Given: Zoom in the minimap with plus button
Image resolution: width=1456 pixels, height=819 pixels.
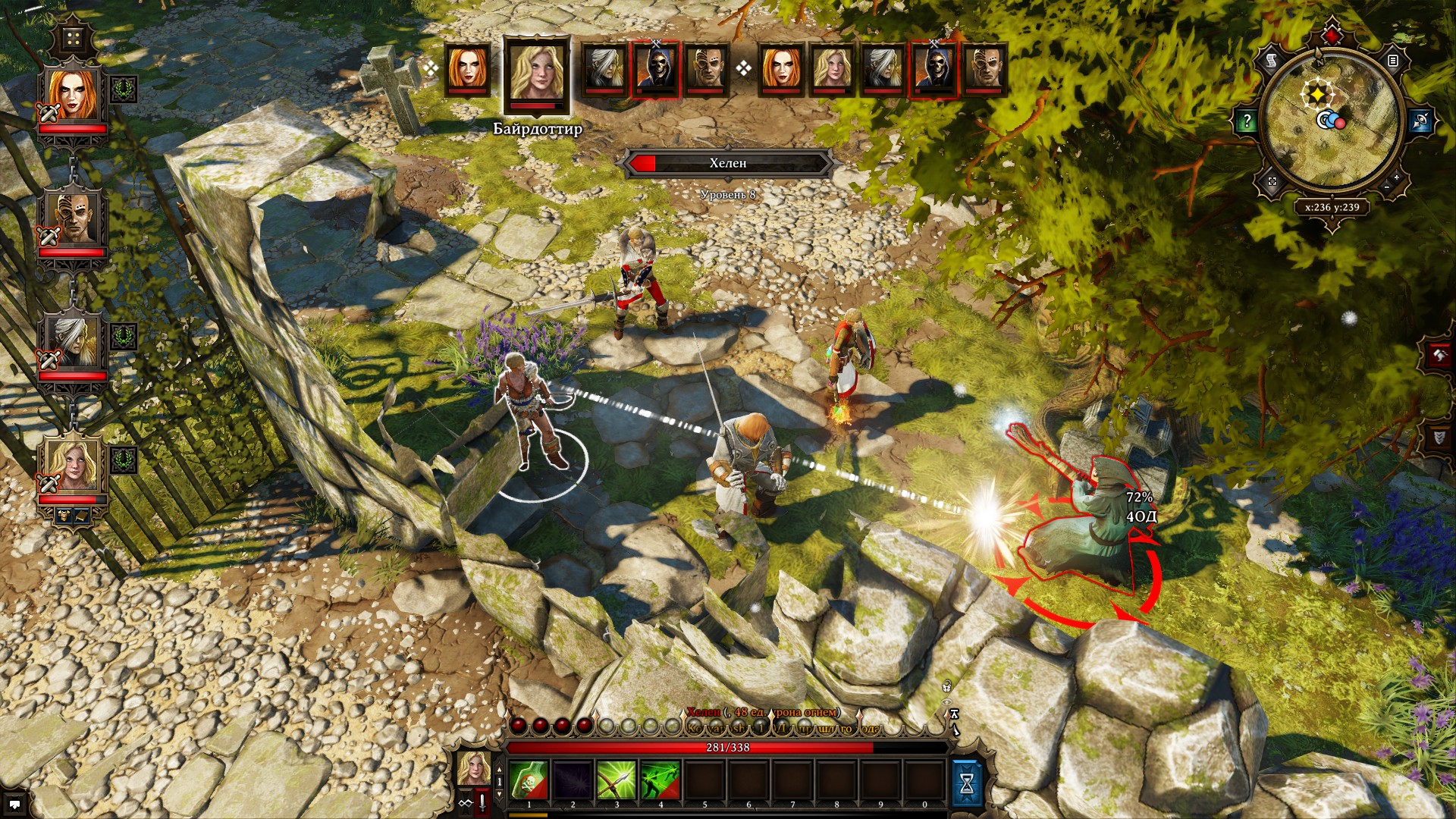Looking at the screenshot, I should click(1396, 177).
